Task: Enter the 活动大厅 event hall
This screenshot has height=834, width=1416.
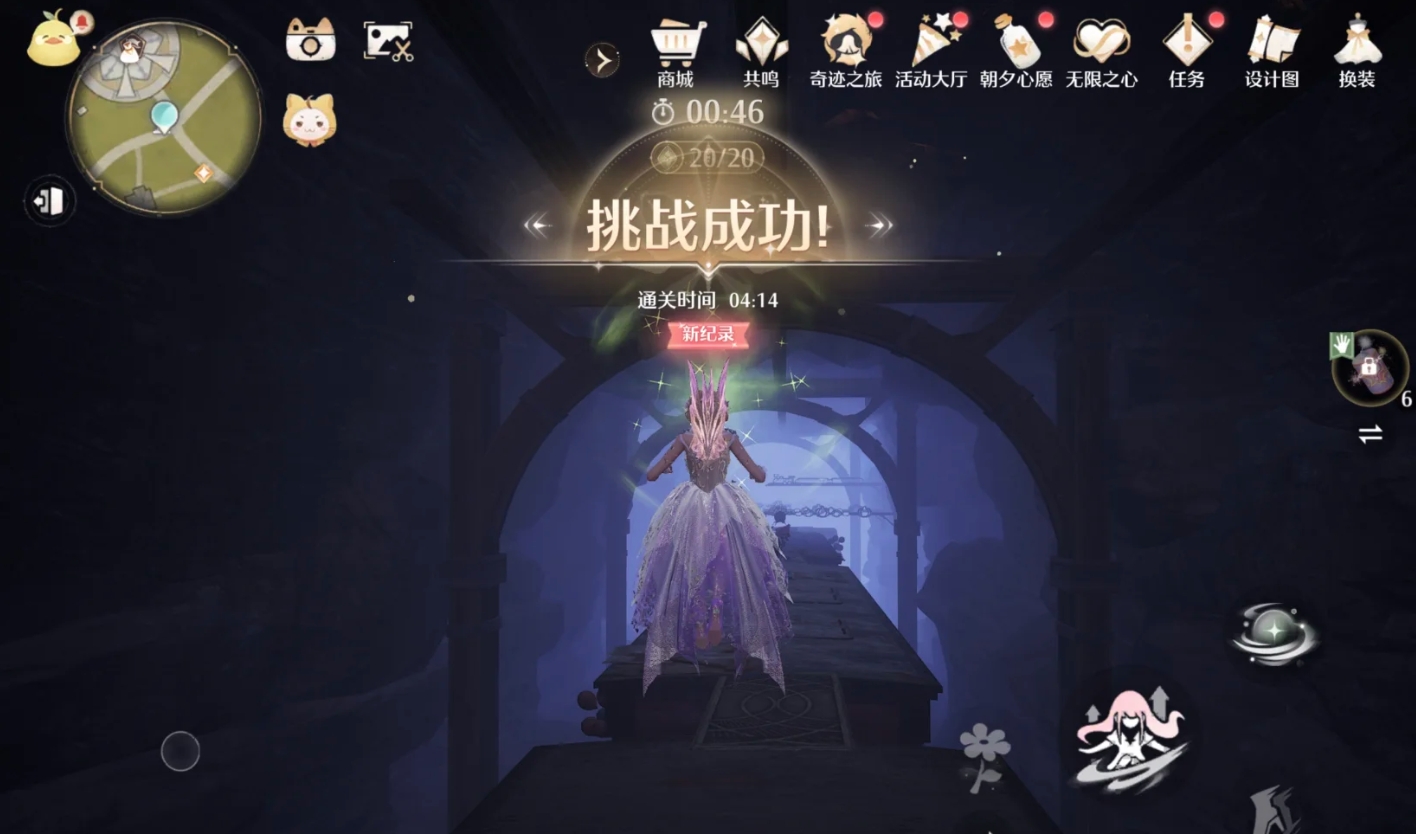Action: [x=930, y=45]
